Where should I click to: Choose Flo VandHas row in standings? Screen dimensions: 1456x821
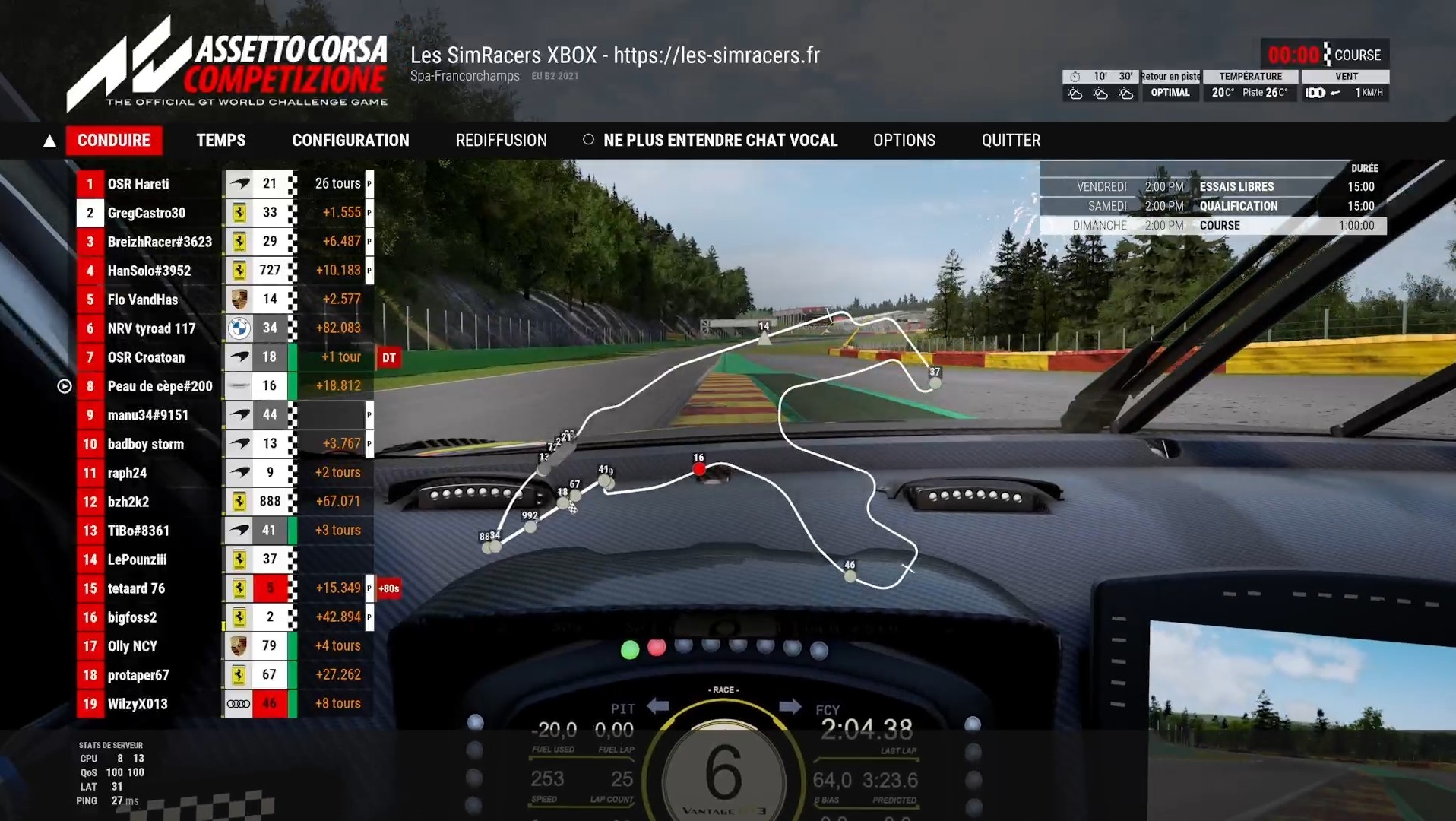pyautogui.click(x=142, y=300)
